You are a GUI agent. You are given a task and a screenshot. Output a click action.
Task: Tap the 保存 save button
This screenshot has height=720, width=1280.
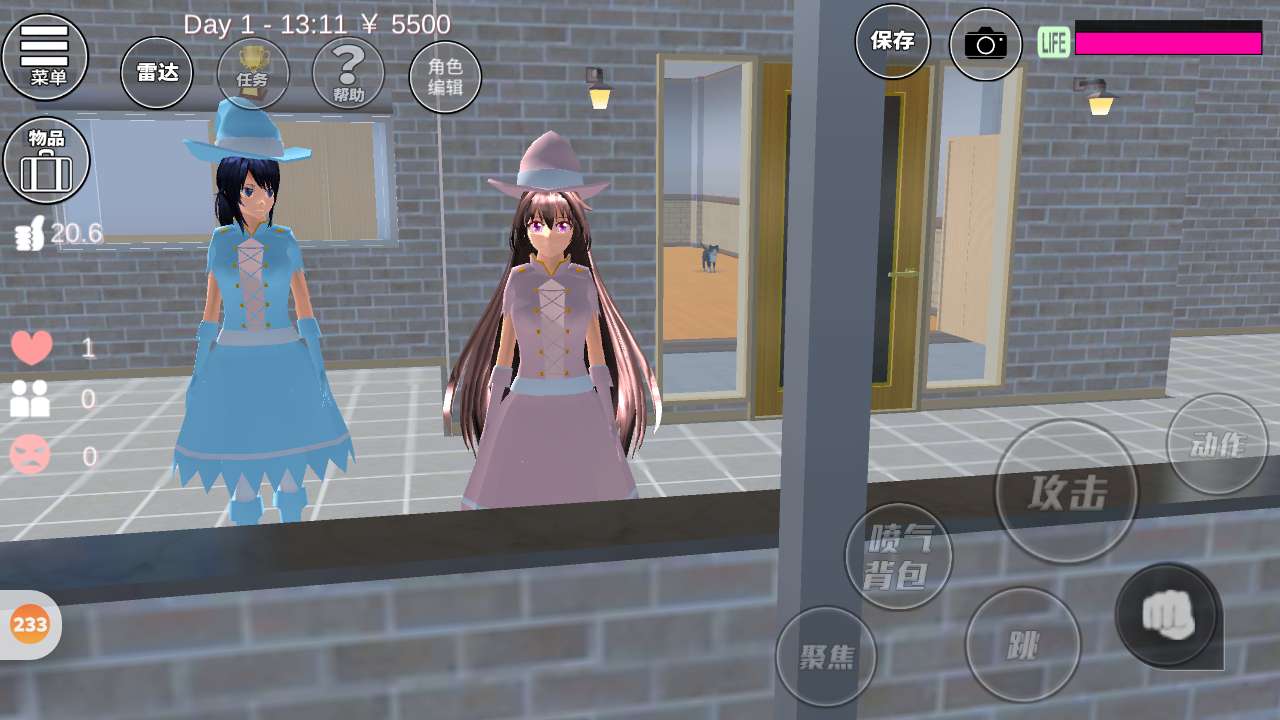[x=892, y=41]
